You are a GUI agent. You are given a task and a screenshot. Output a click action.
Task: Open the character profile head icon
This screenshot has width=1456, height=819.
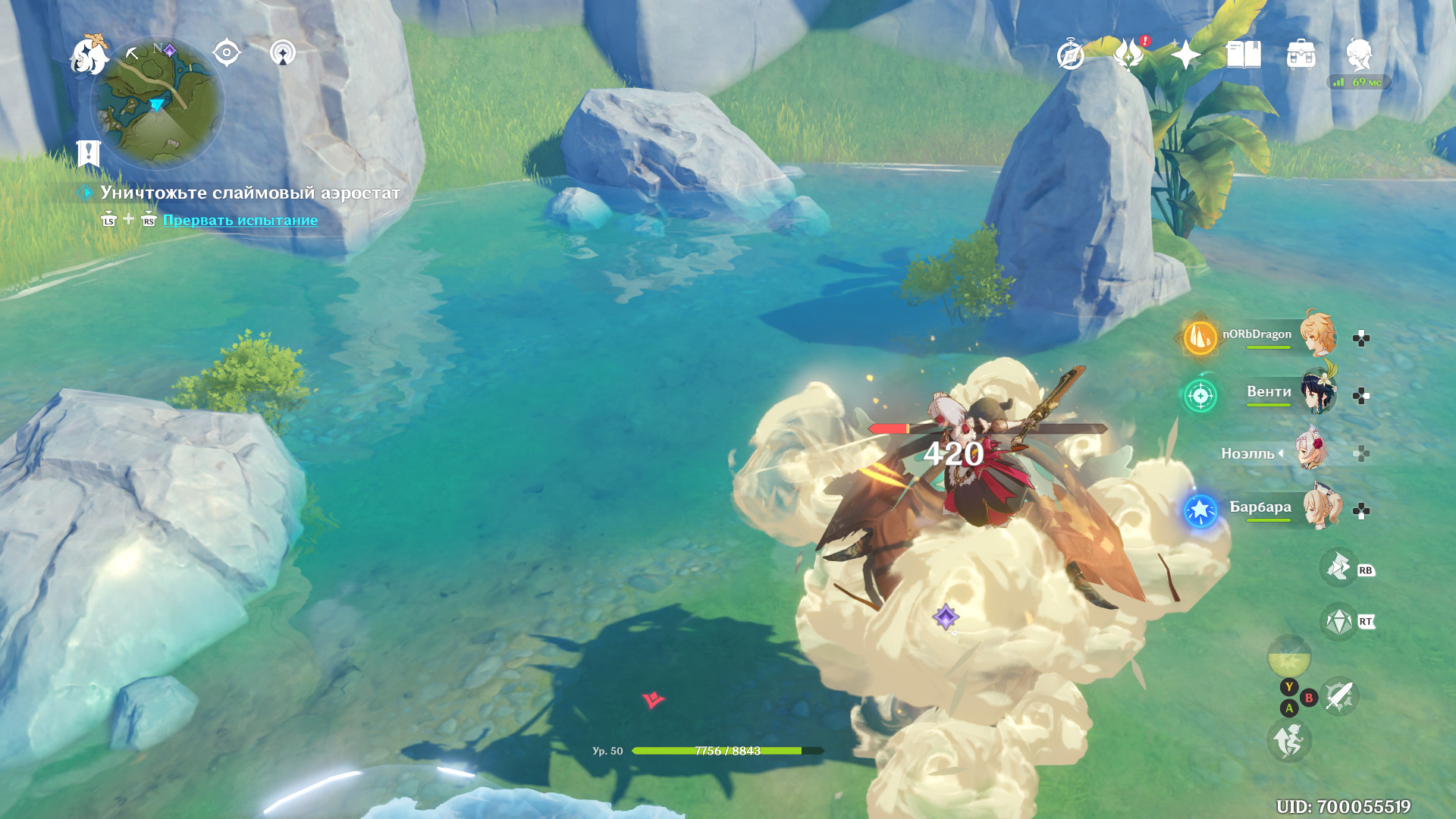click(1359, 55)
